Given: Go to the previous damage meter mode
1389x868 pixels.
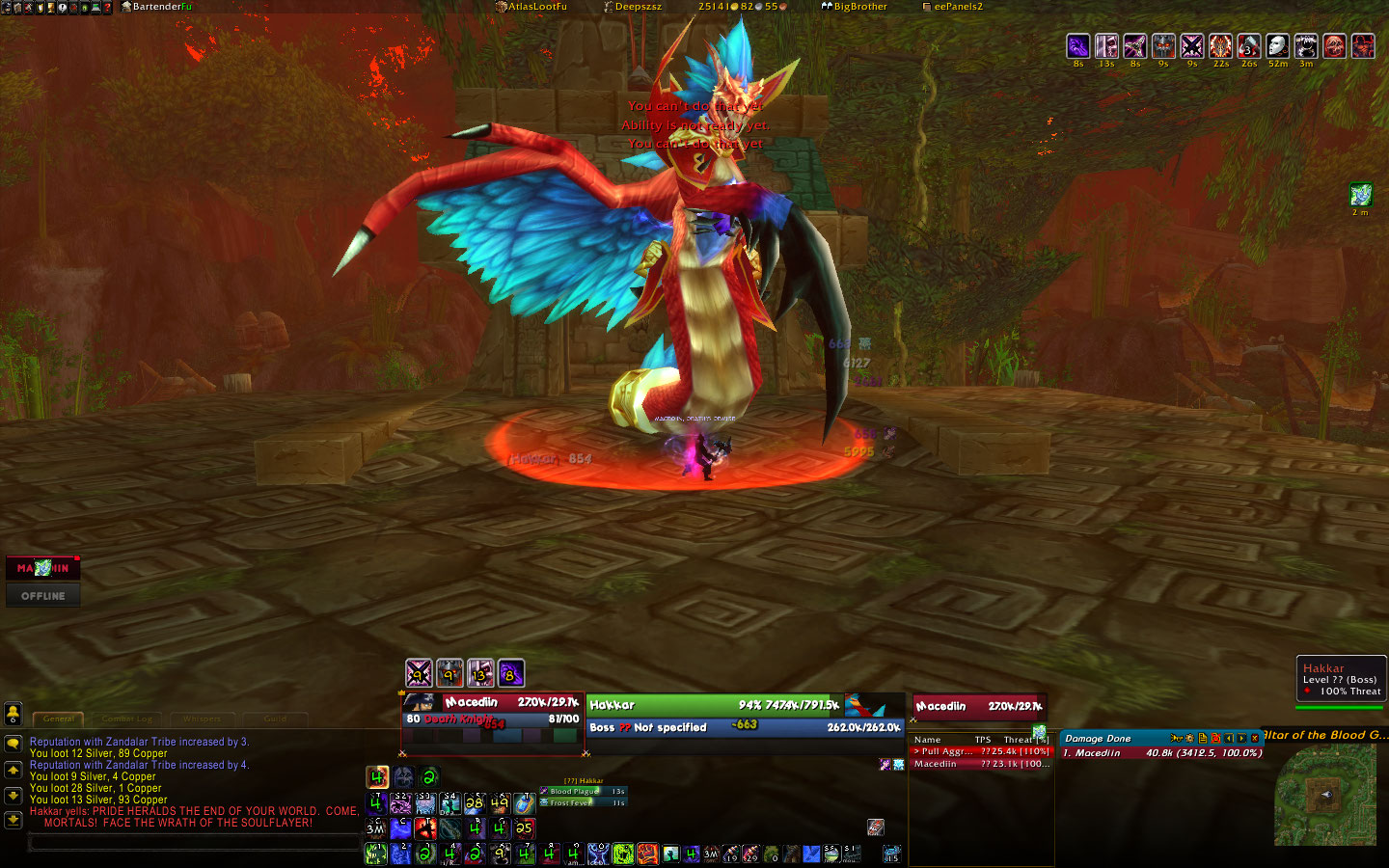Looking at the screenshot, I should (x=1229, y=738).
